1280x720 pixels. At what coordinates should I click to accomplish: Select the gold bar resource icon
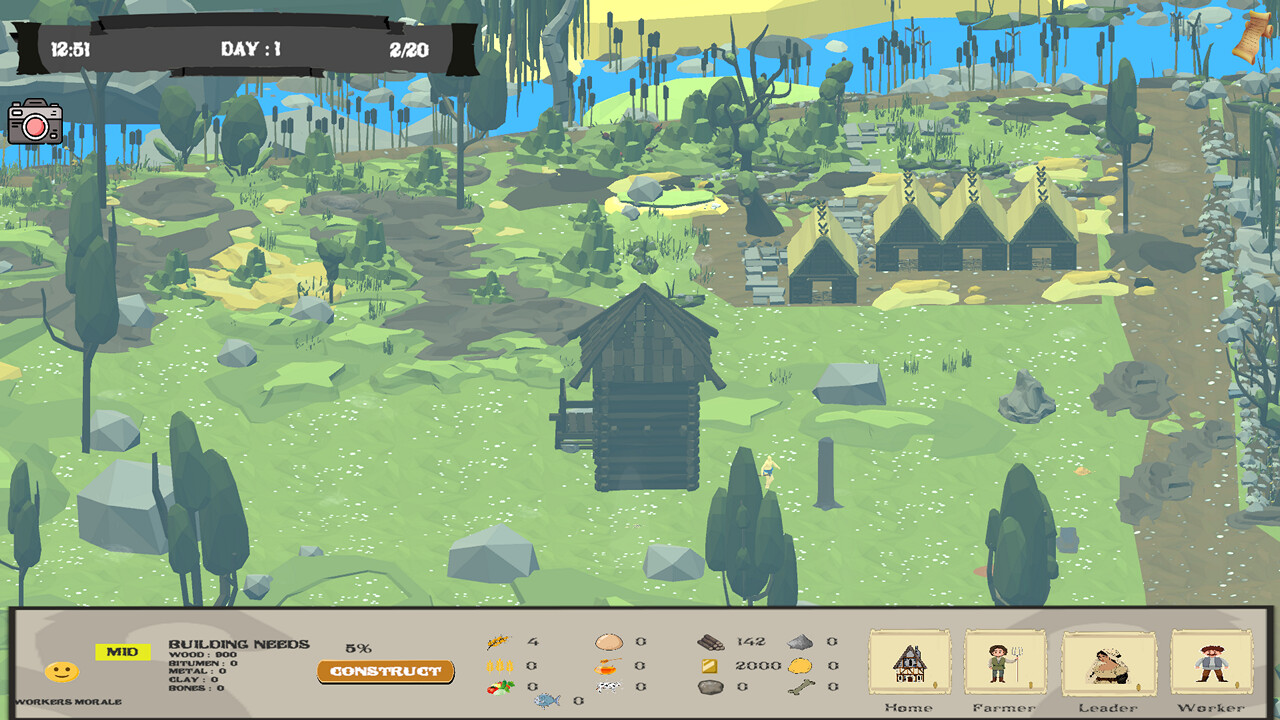(x=708, y=665)
